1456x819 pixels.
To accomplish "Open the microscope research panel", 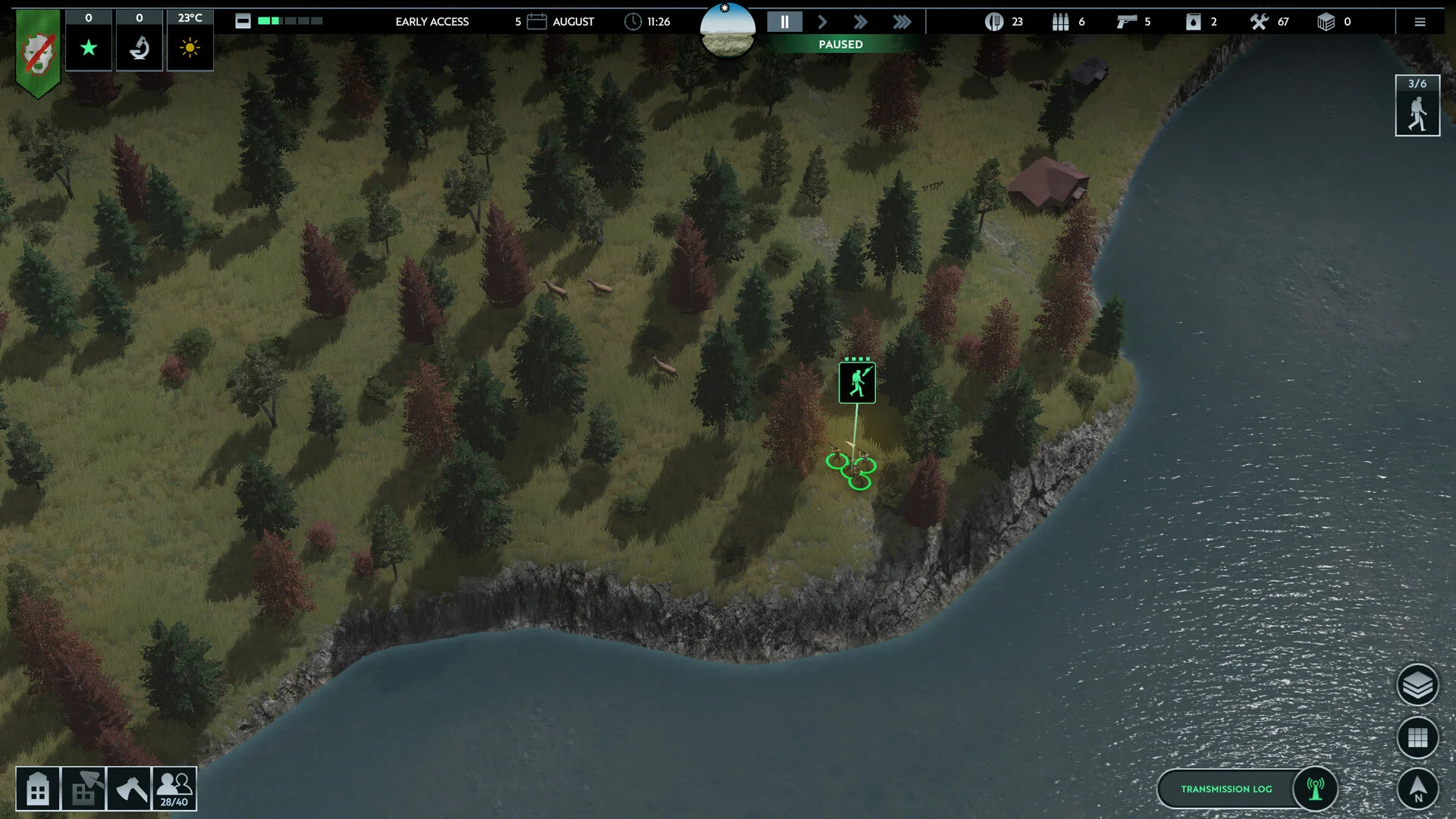I will (140, 48).
